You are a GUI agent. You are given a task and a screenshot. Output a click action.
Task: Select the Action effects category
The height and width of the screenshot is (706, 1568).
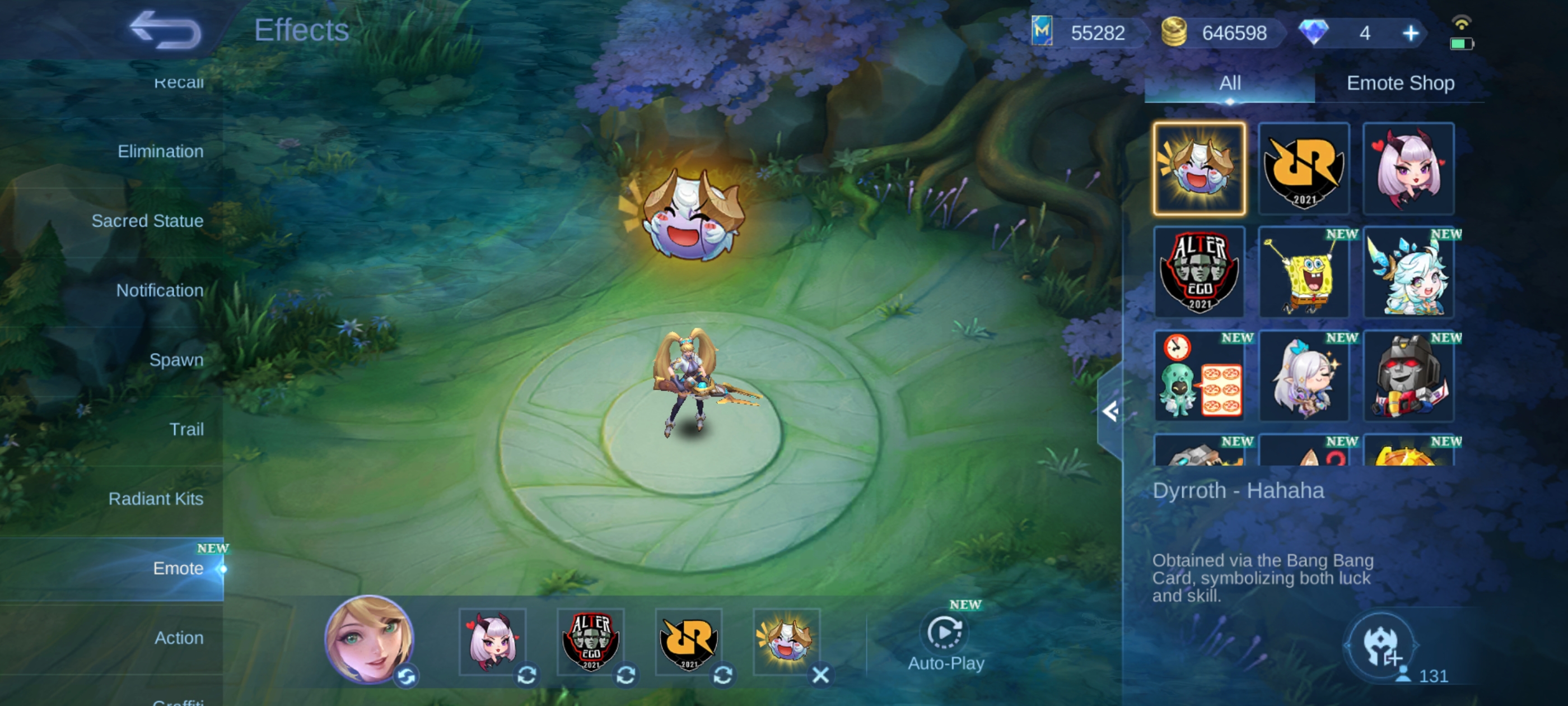pos(178,637)
